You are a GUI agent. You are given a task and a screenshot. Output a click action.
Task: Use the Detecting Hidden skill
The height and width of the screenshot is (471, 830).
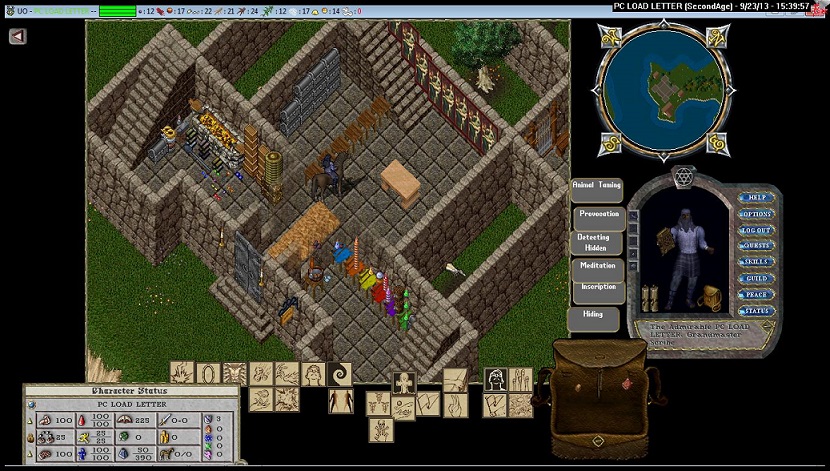596,243
